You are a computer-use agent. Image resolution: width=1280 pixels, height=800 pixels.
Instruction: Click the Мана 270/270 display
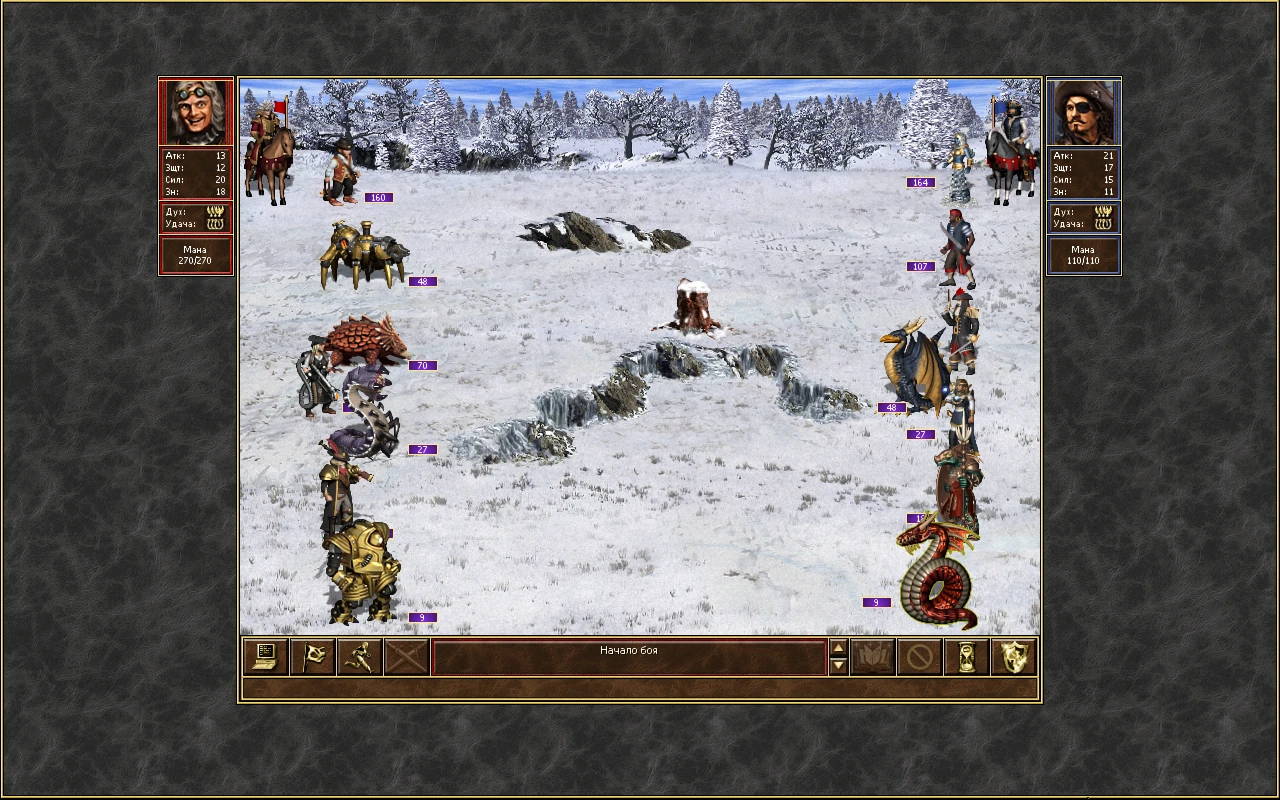(195, 253)
